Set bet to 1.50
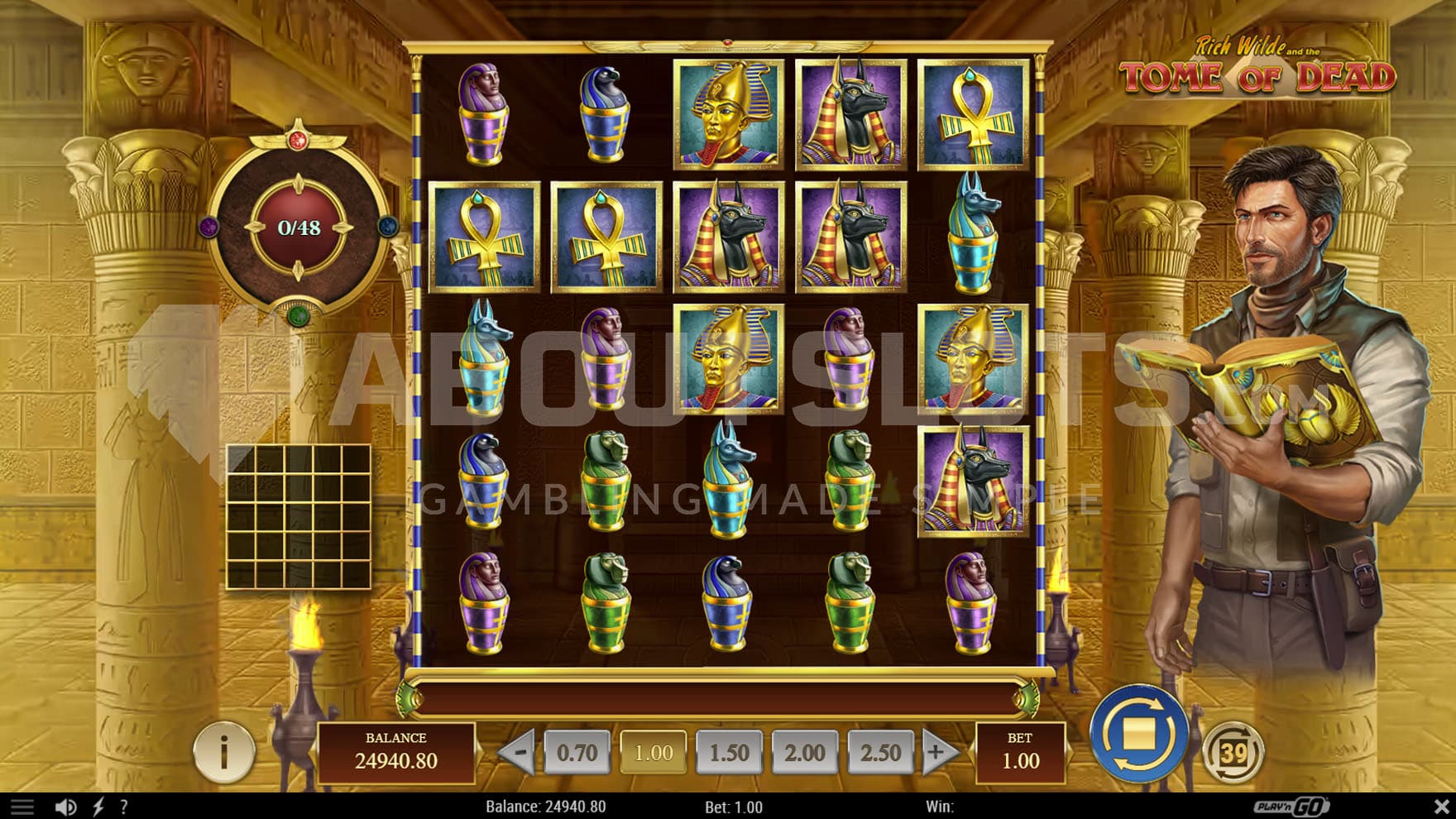The image size is (1456, 819). (729, 753)
